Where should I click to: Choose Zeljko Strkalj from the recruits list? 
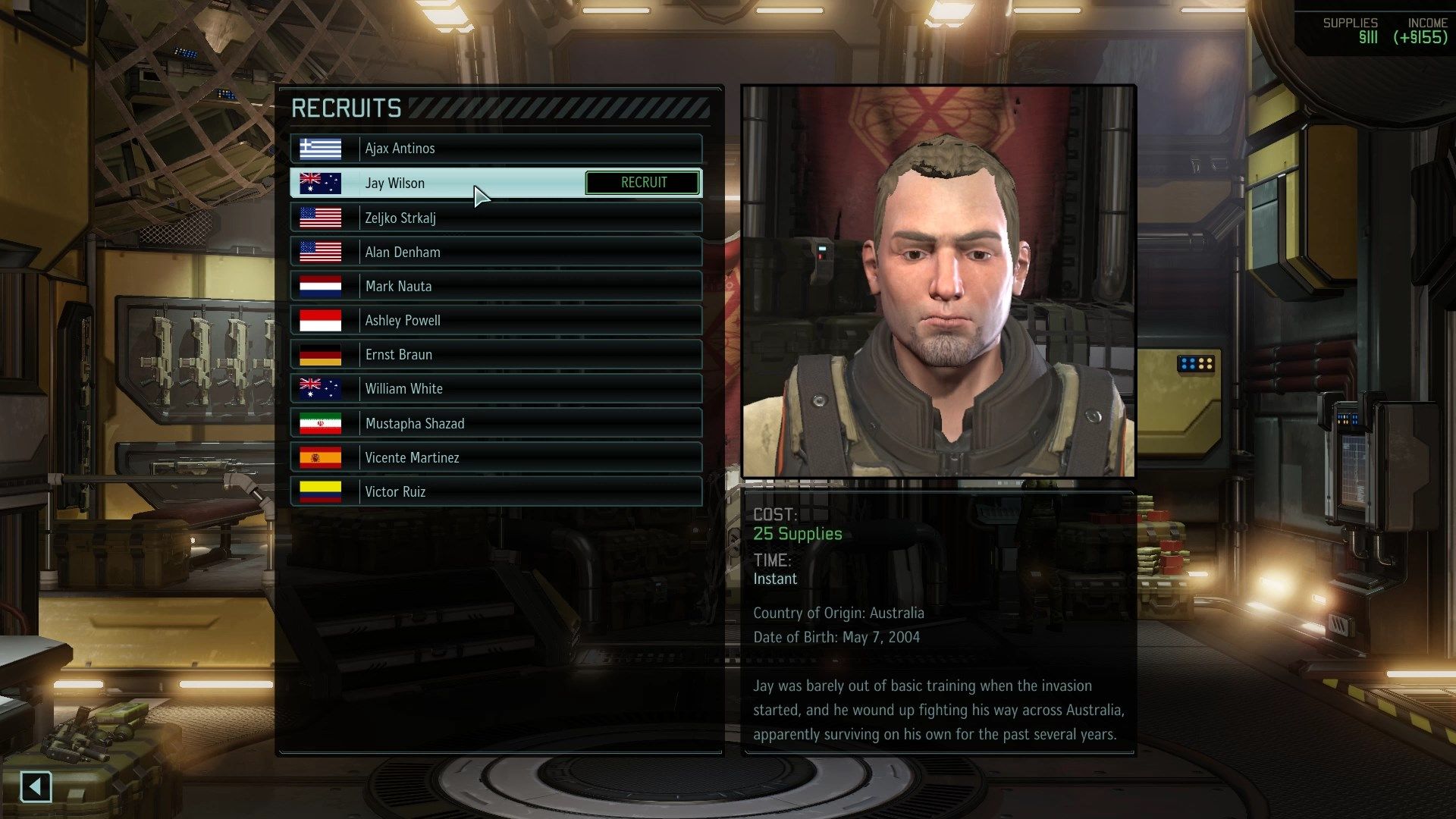pos(496,218)
